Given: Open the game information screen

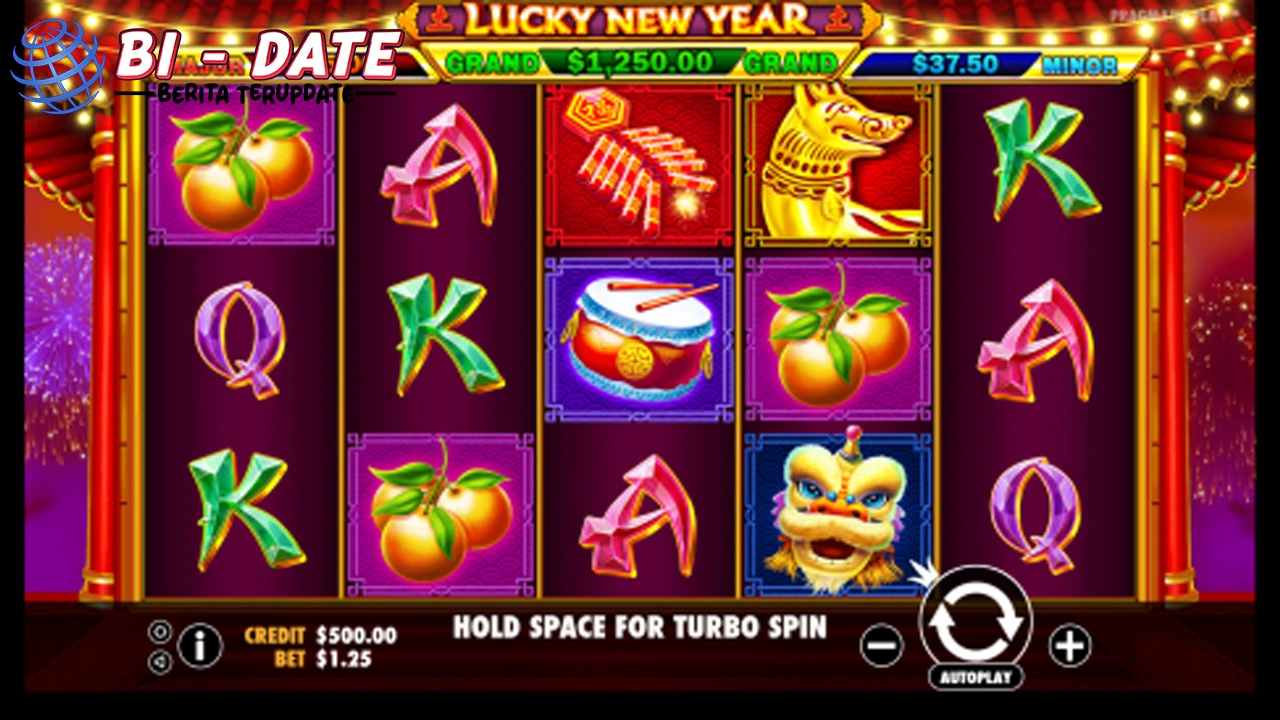Looking at the screenshot, I should (199, 647).
